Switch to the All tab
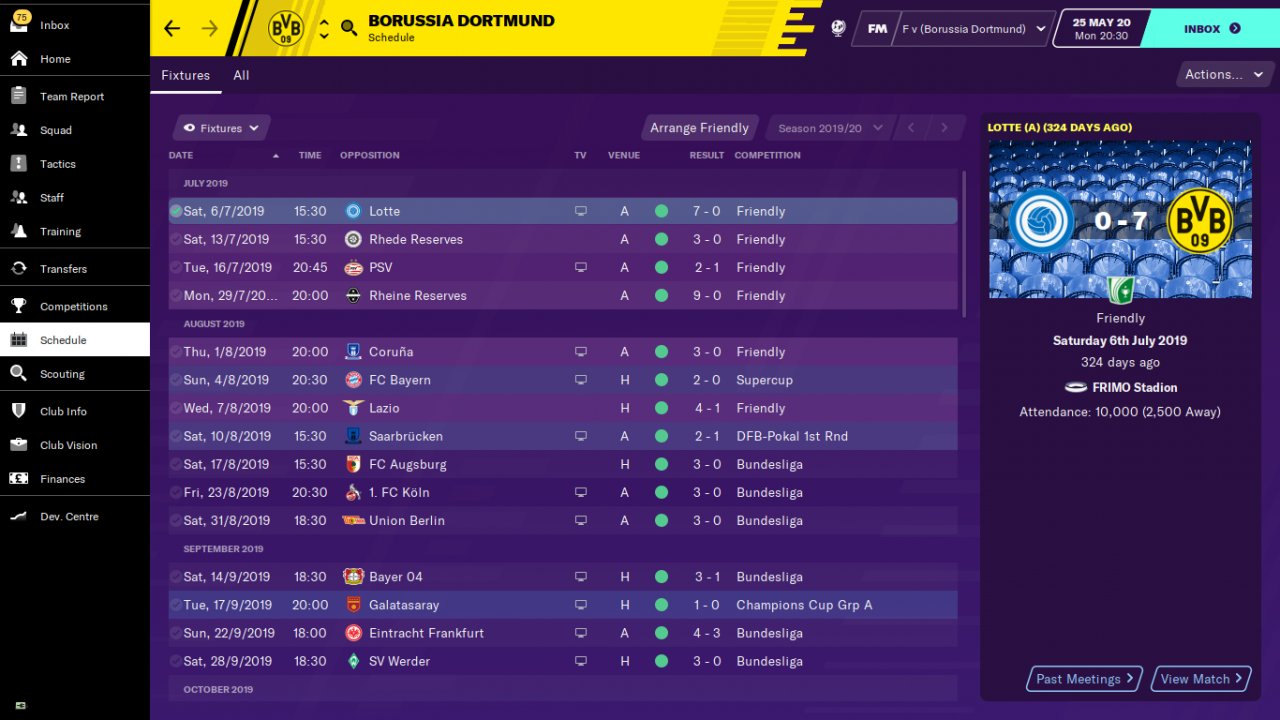Viewport: 1280px width, 720px height. click(x=241, y=75)
